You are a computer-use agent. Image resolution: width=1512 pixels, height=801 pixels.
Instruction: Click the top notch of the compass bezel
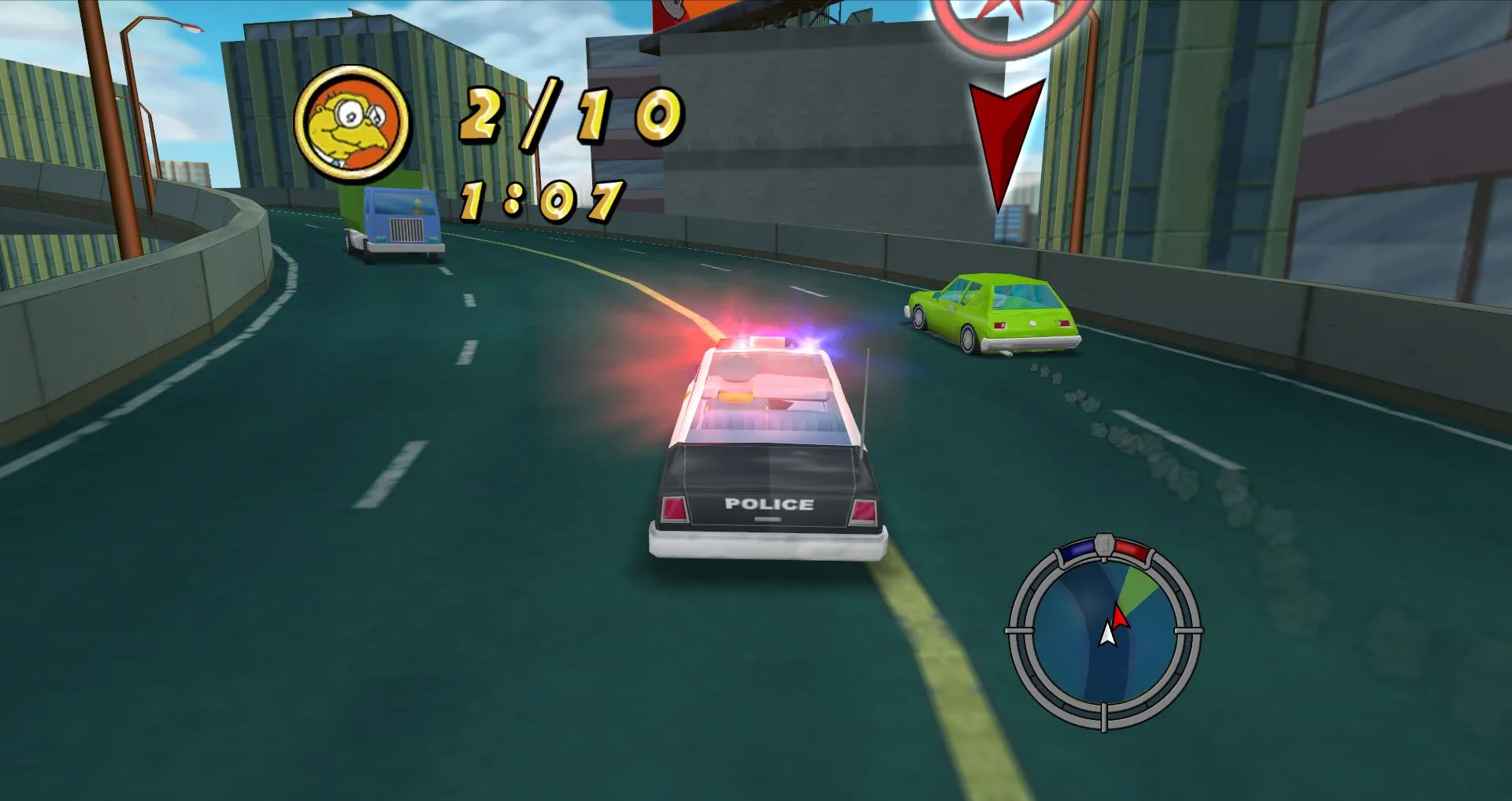pyautogui.click(x=1104, y=543)
